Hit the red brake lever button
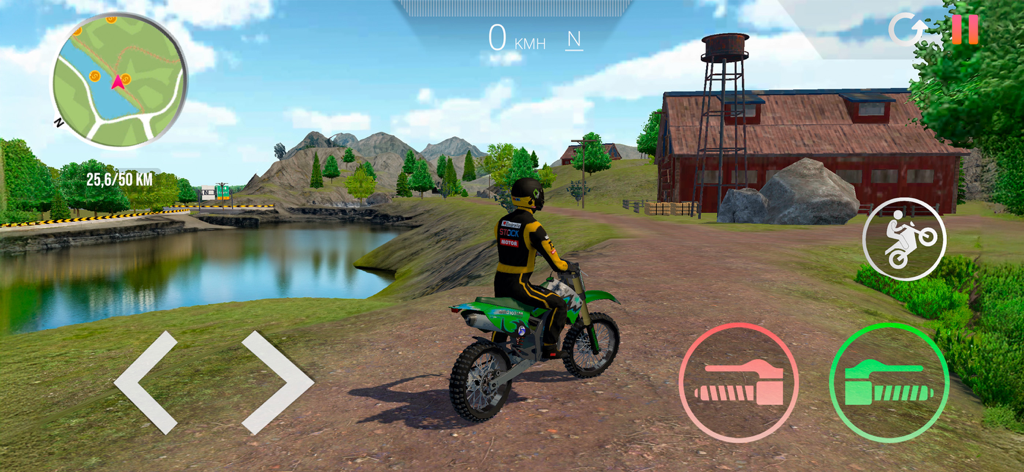The width and height of the screenshot is (1024, 472). click(x=738, y=382)
